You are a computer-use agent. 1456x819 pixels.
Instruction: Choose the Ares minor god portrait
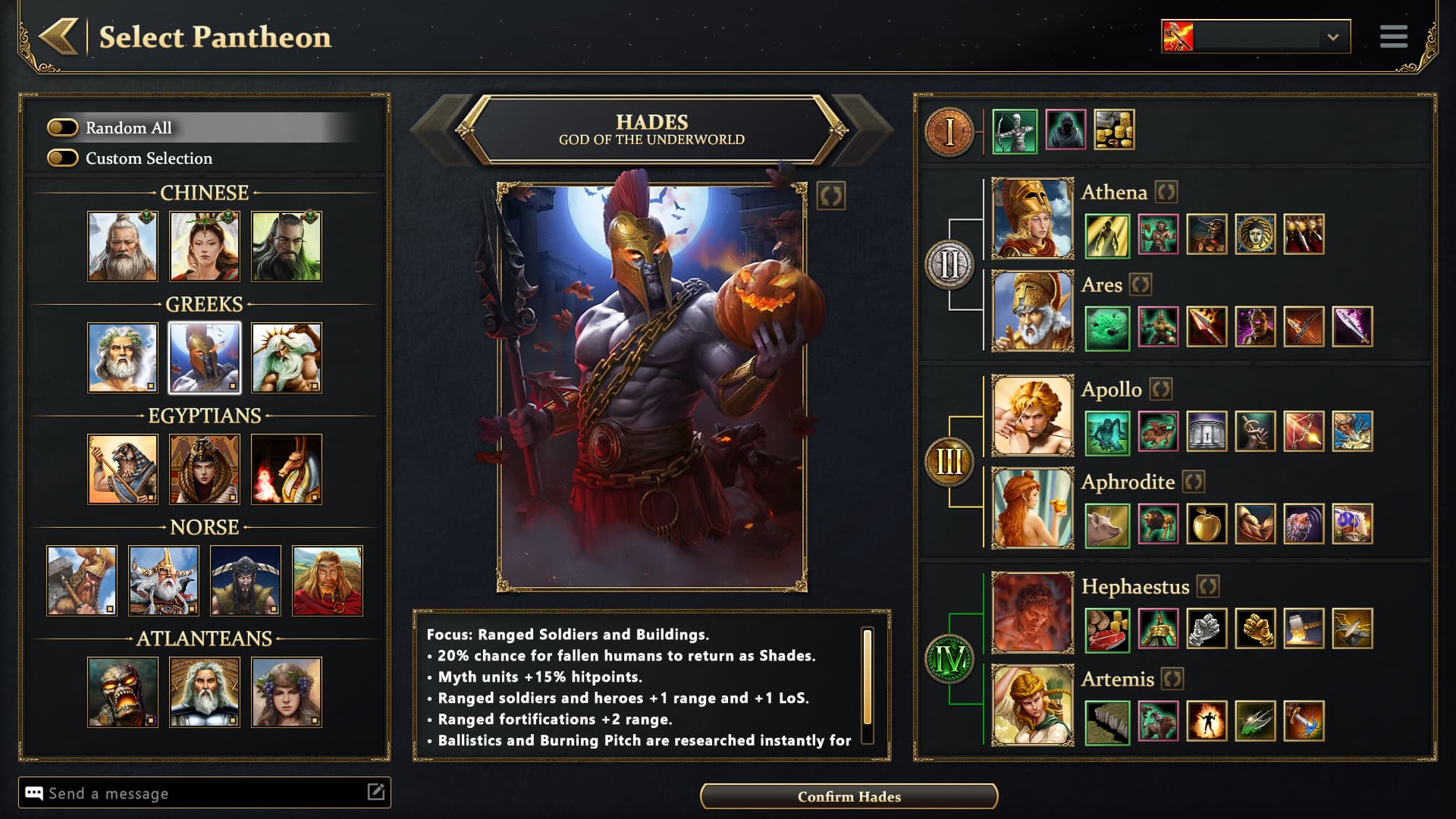(x=1032, y=311)
